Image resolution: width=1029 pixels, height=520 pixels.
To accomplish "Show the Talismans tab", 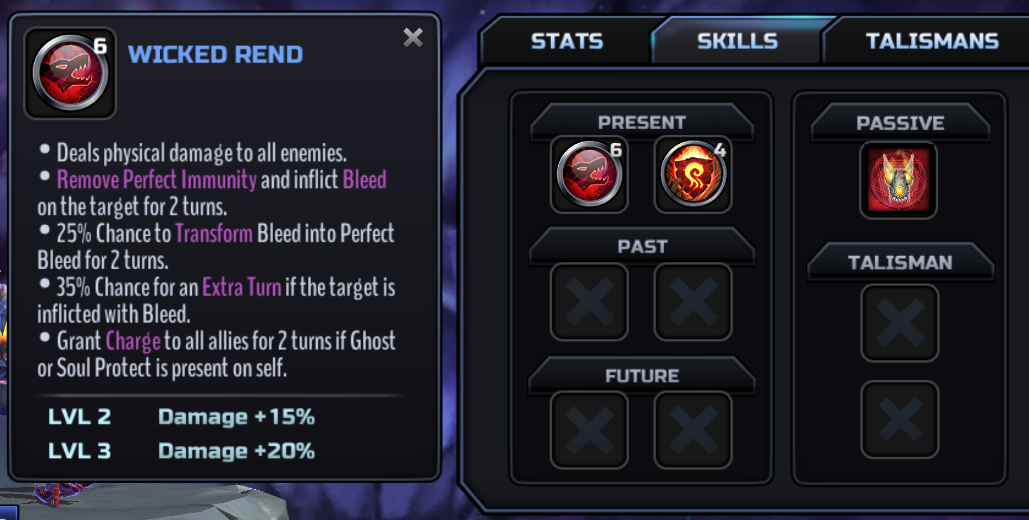I will [931, 41].
